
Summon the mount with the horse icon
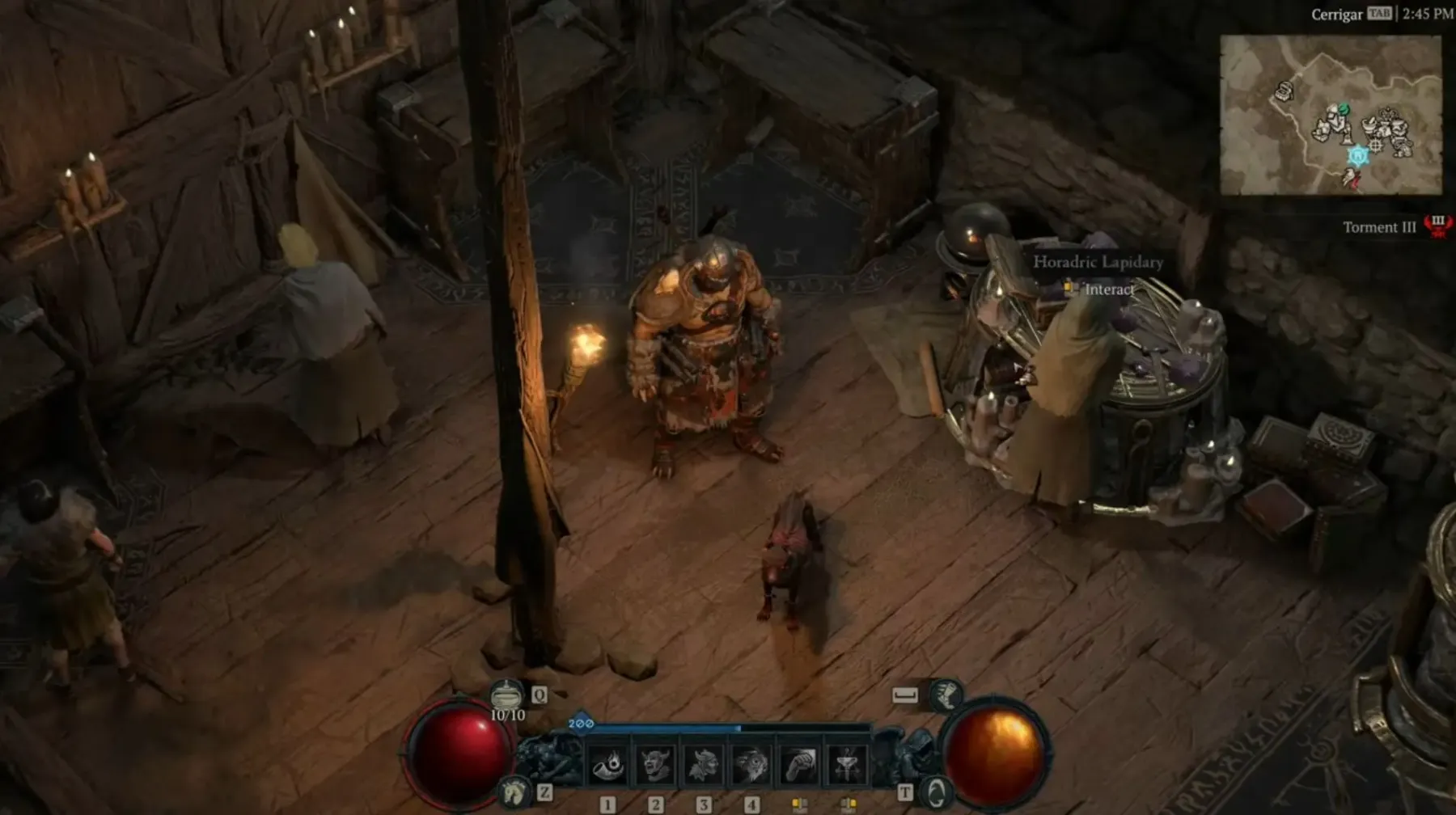point(514,792)
